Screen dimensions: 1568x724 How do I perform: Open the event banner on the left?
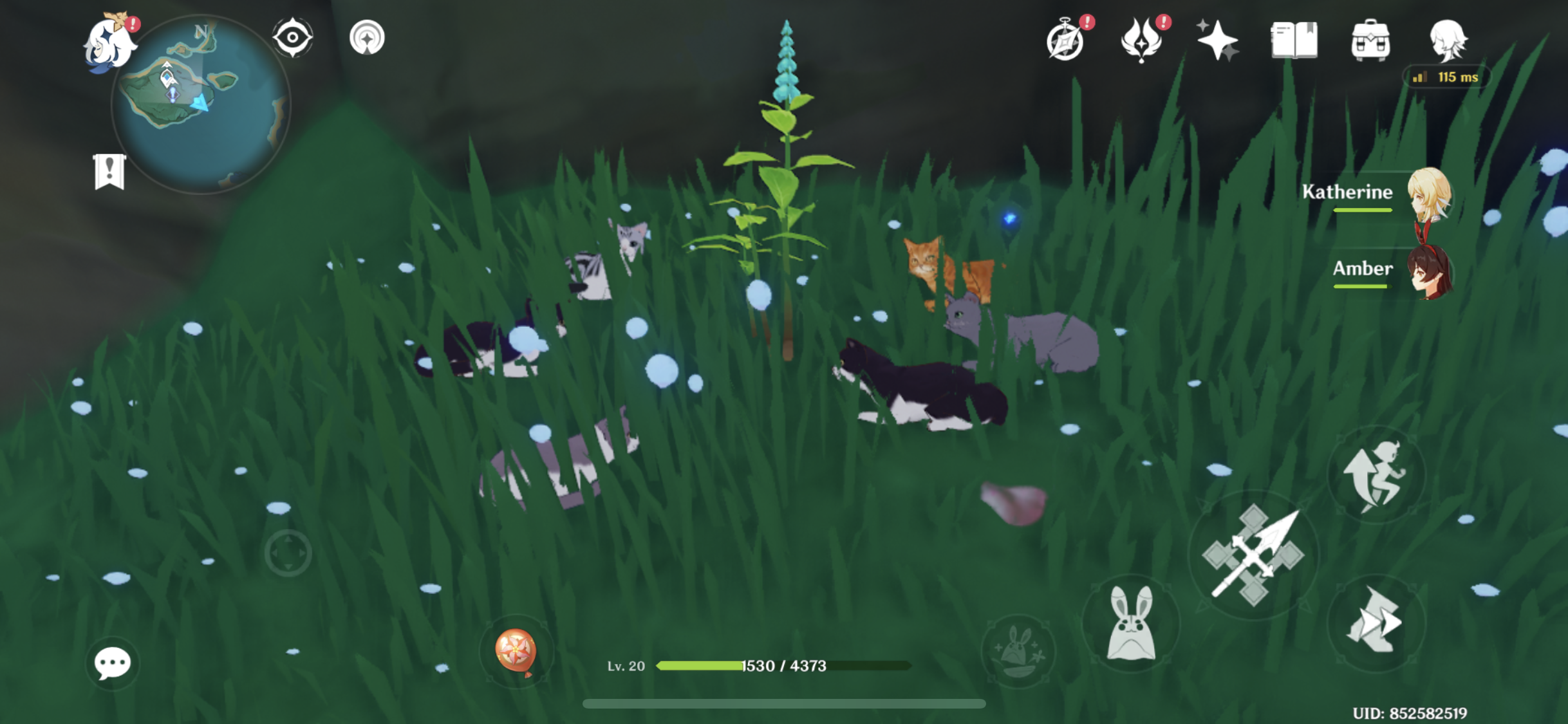pos(111,172)
